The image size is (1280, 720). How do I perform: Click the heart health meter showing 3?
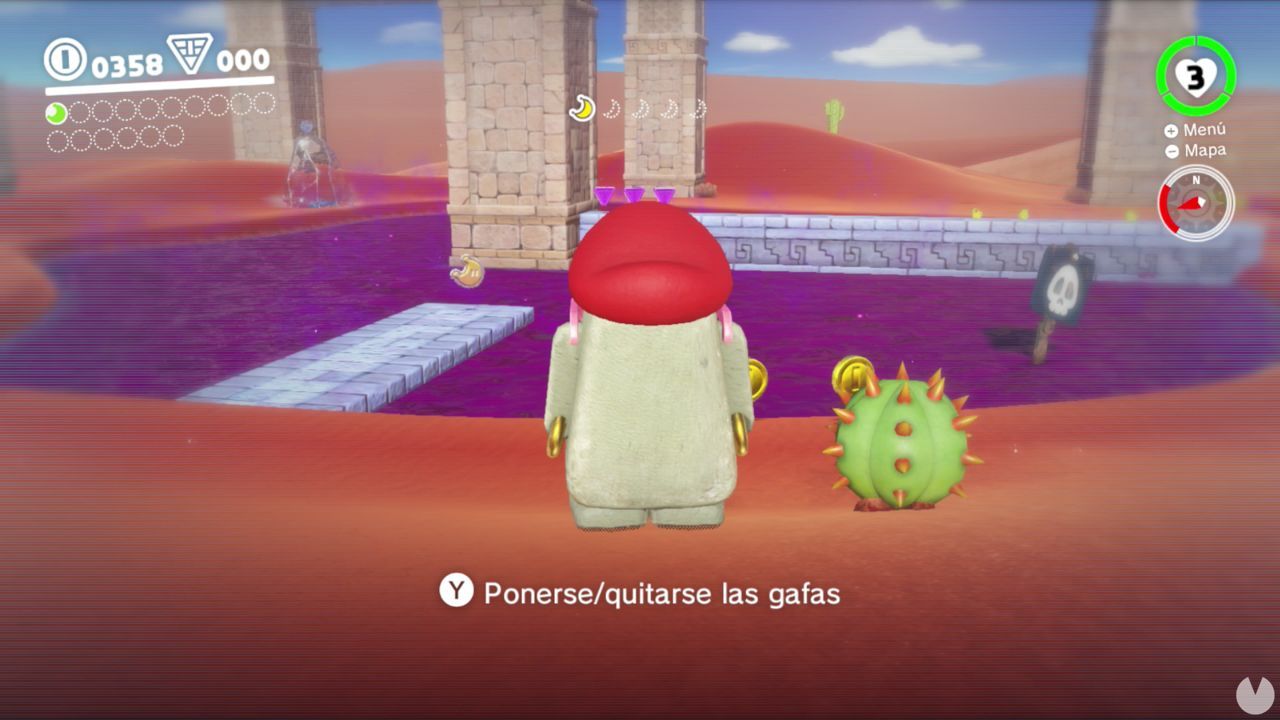[1197, 77]
